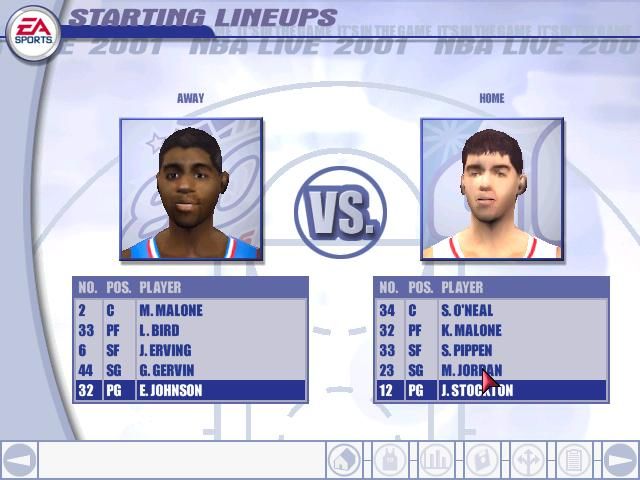
Task: Select J. Erving row
Action: click(190, 350)
